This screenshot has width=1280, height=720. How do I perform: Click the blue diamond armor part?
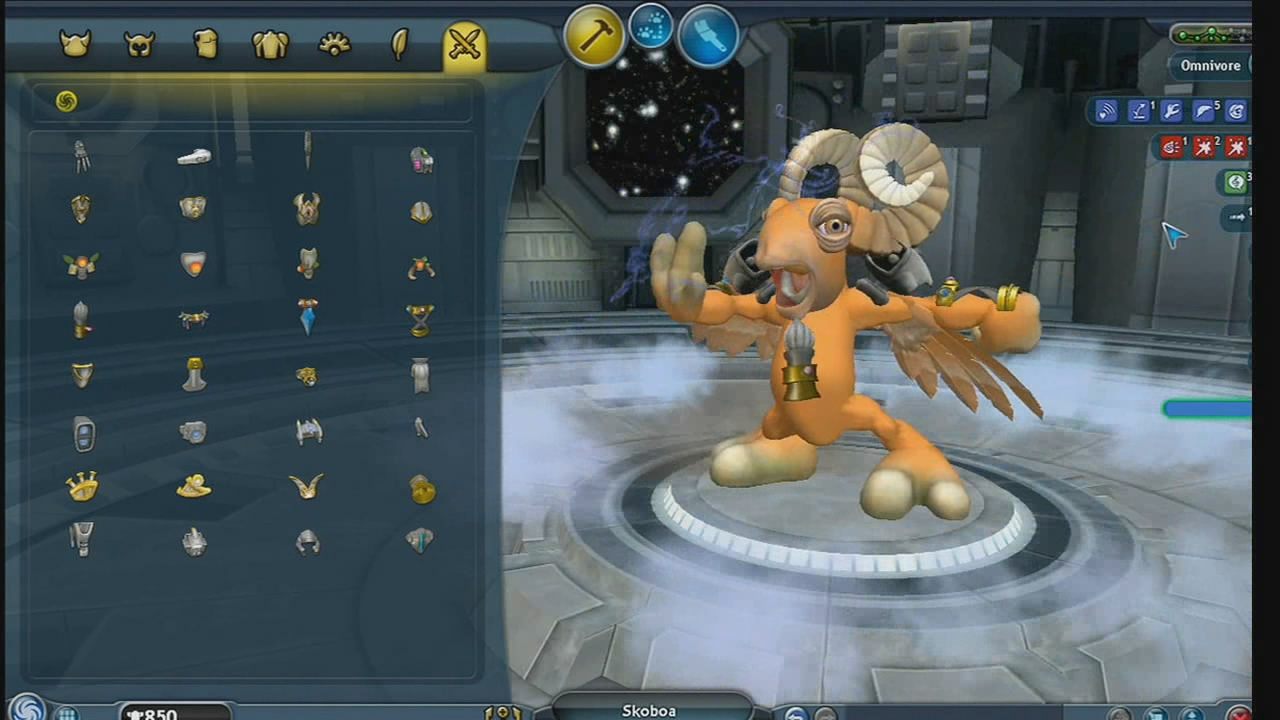[x=307, y=316]
